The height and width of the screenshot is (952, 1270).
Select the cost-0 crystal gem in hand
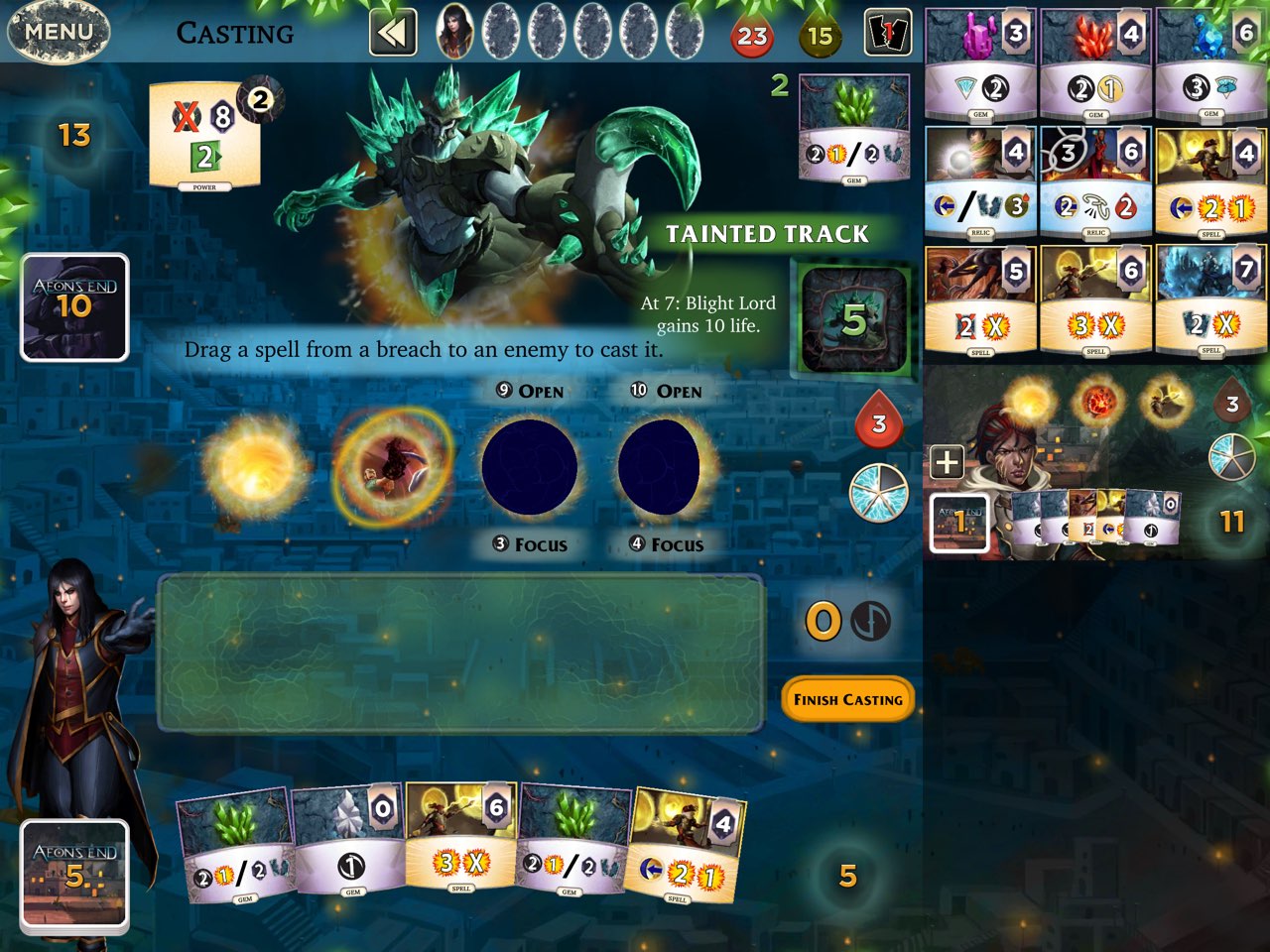click(349, 843)
